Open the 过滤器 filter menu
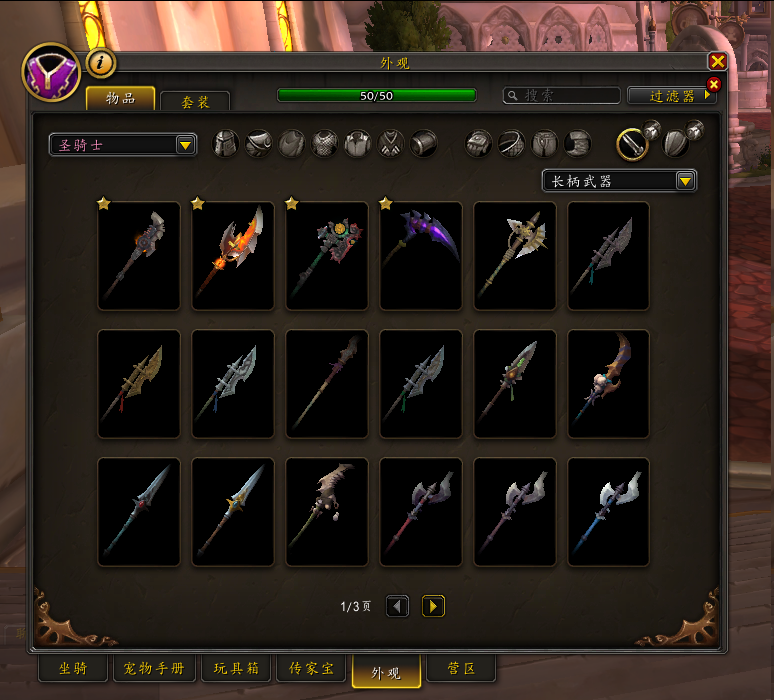774x700 pixels. pyautogui.click(x=671, y=96)
